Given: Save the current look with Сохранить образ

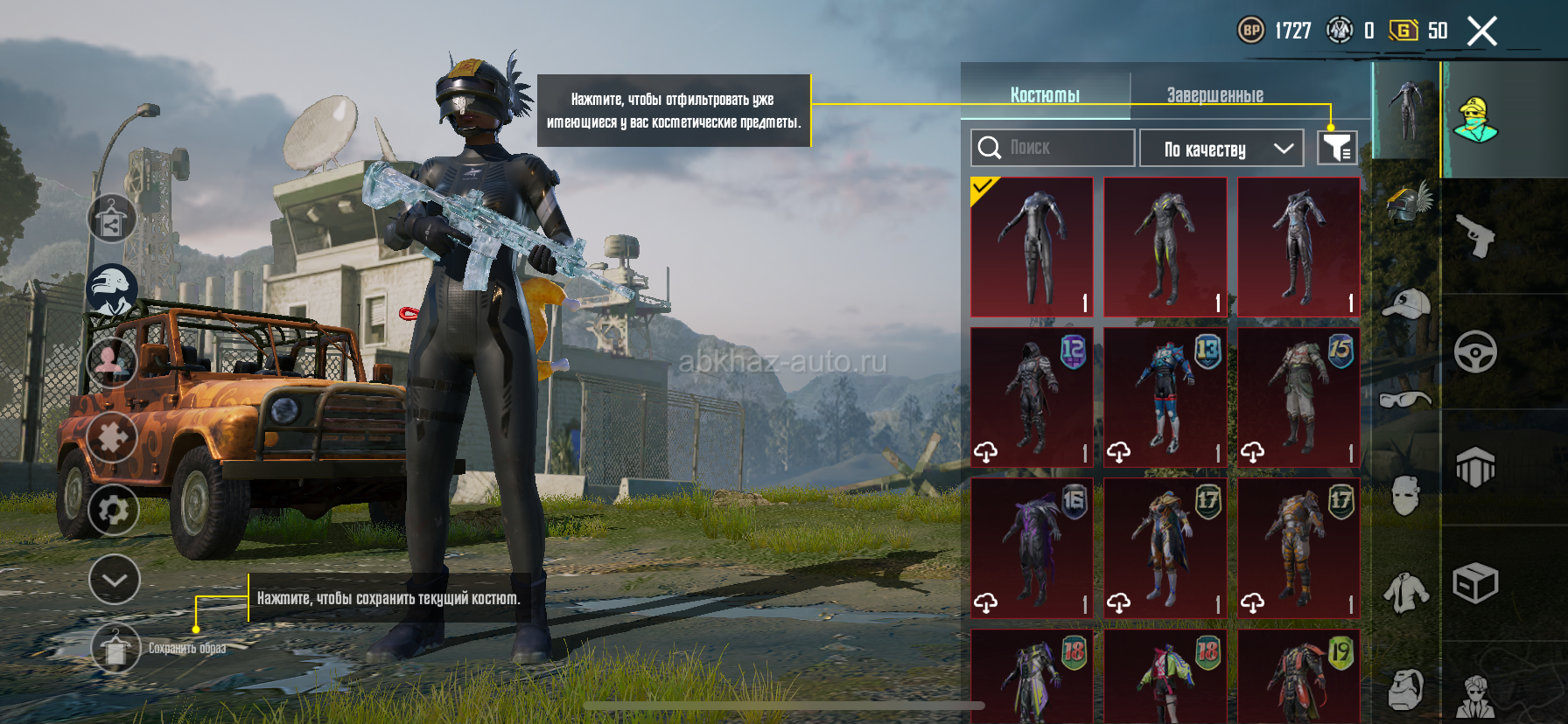Looking at the screenshot, I should point(115,649).
